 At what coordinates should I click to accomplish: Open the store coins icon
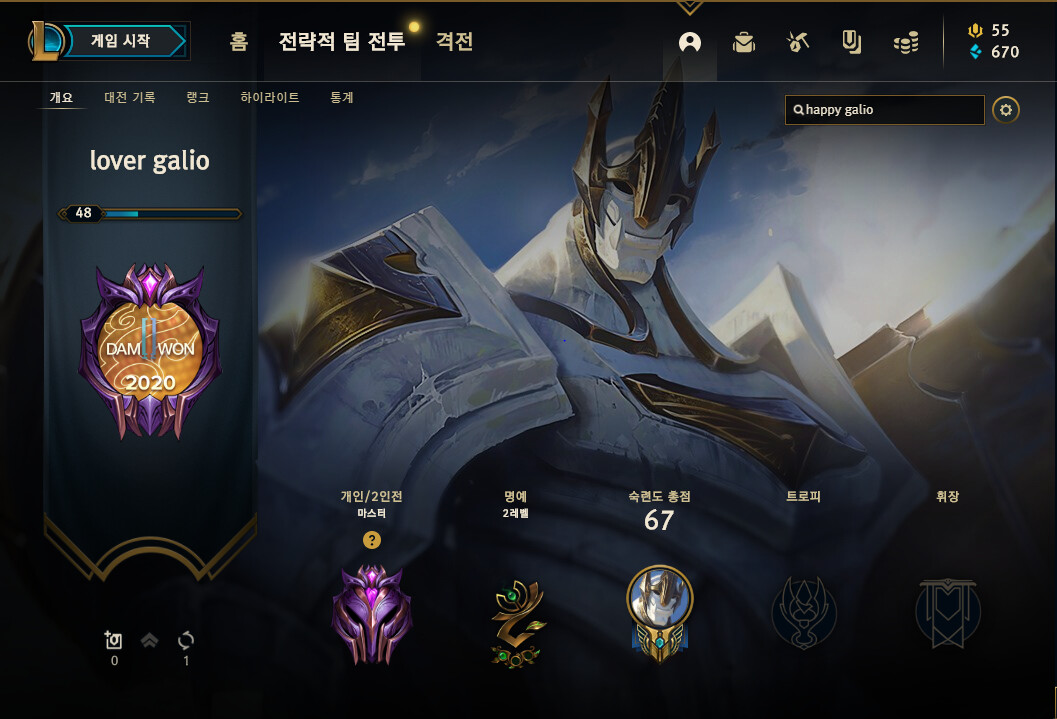pos(906,43)
